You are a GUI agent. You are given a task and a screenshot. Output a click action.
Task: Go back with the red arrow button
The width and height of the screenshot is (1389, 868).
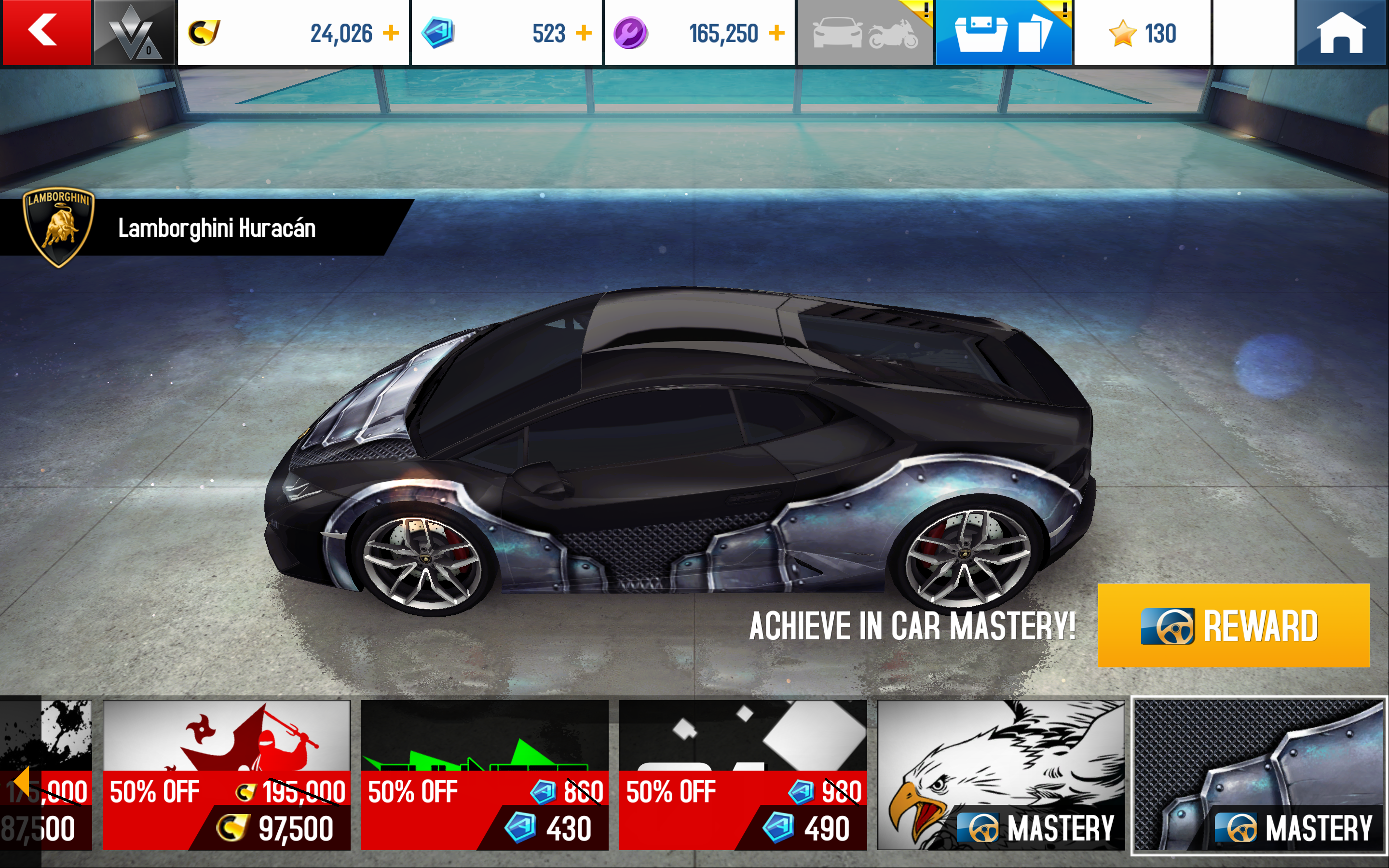pyautogui.click(x=46, y=32)
